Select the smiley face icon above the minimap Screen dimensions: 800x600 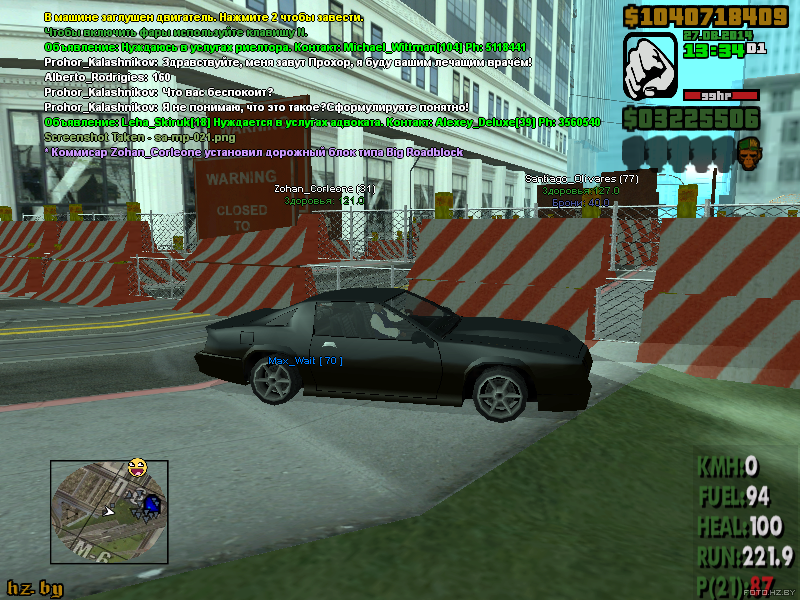(137, 466)
